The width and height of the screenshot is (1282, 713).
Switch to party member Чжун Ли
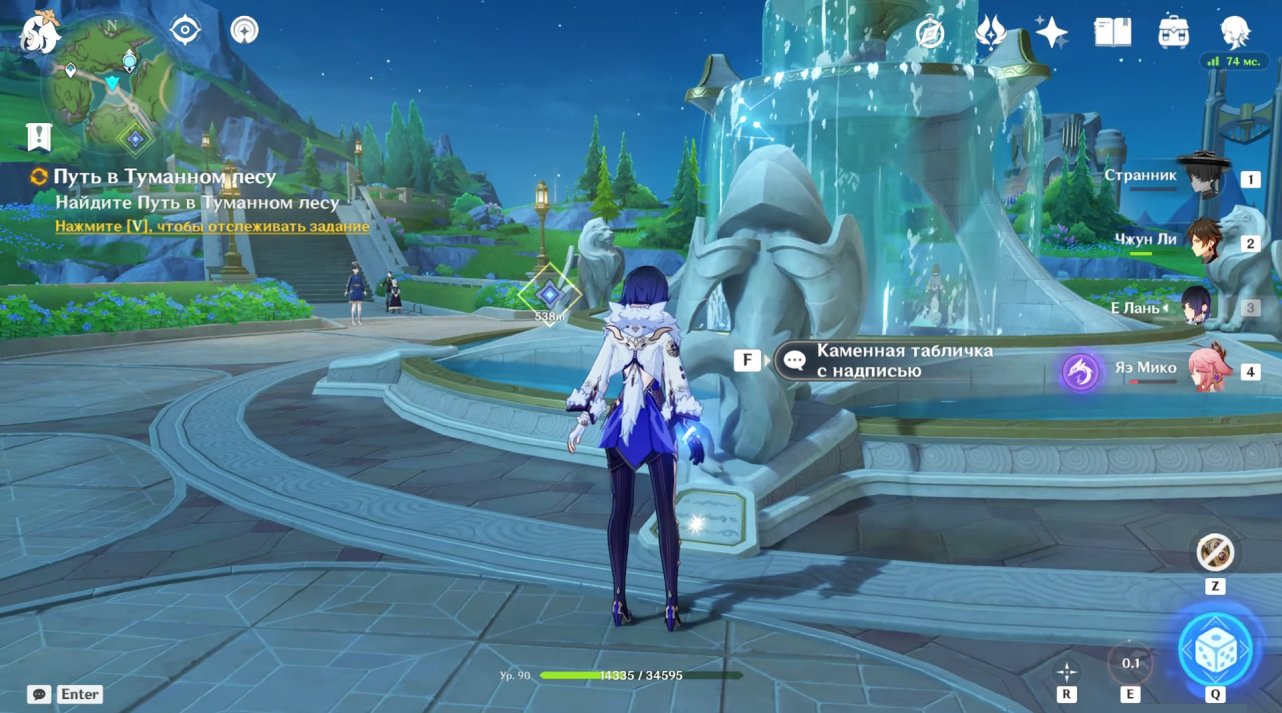click(x=1203, y=241)
